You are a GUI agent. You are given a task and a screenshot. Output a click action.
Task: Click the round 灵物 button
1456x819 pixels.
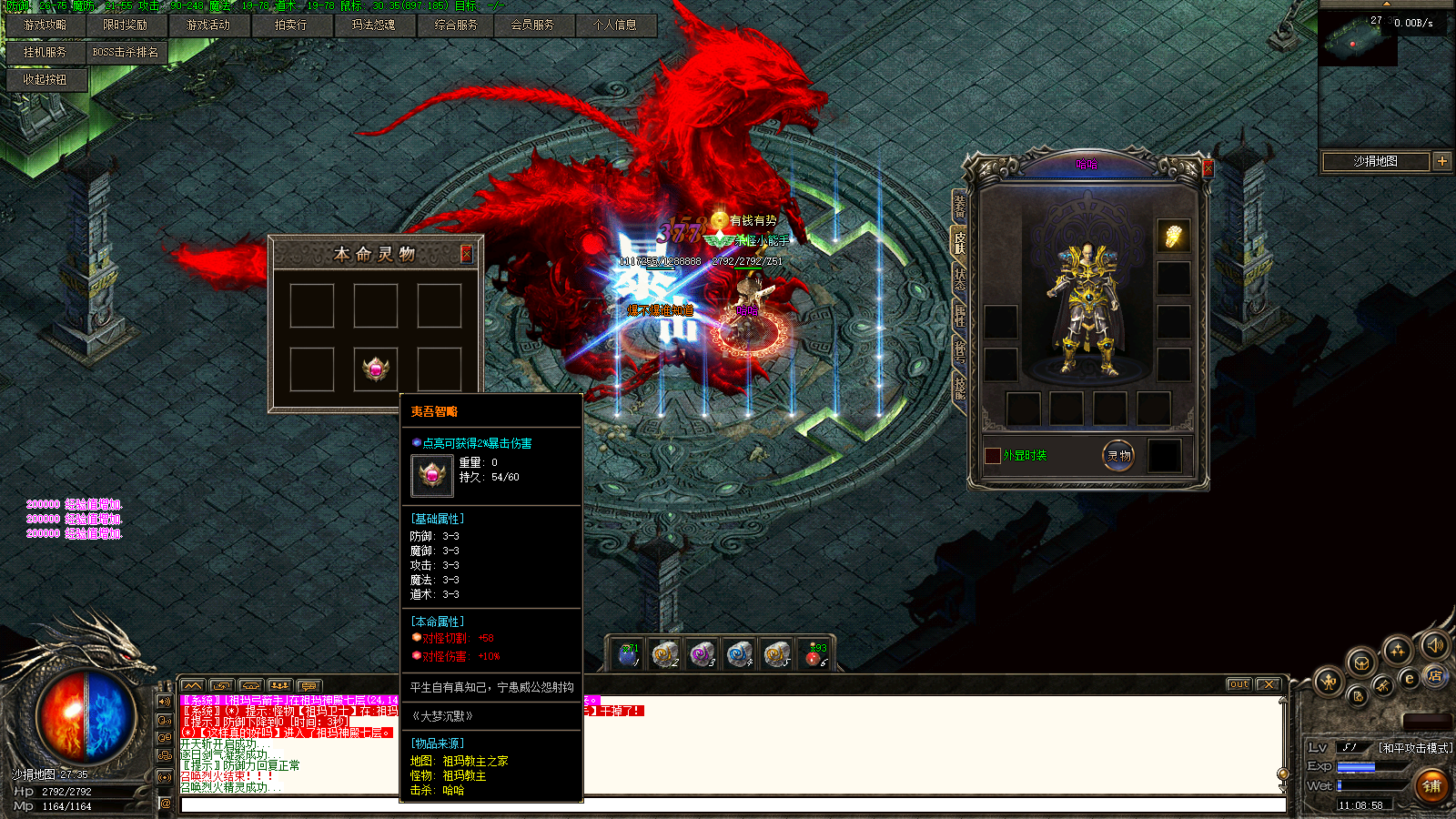(1118, 456)
